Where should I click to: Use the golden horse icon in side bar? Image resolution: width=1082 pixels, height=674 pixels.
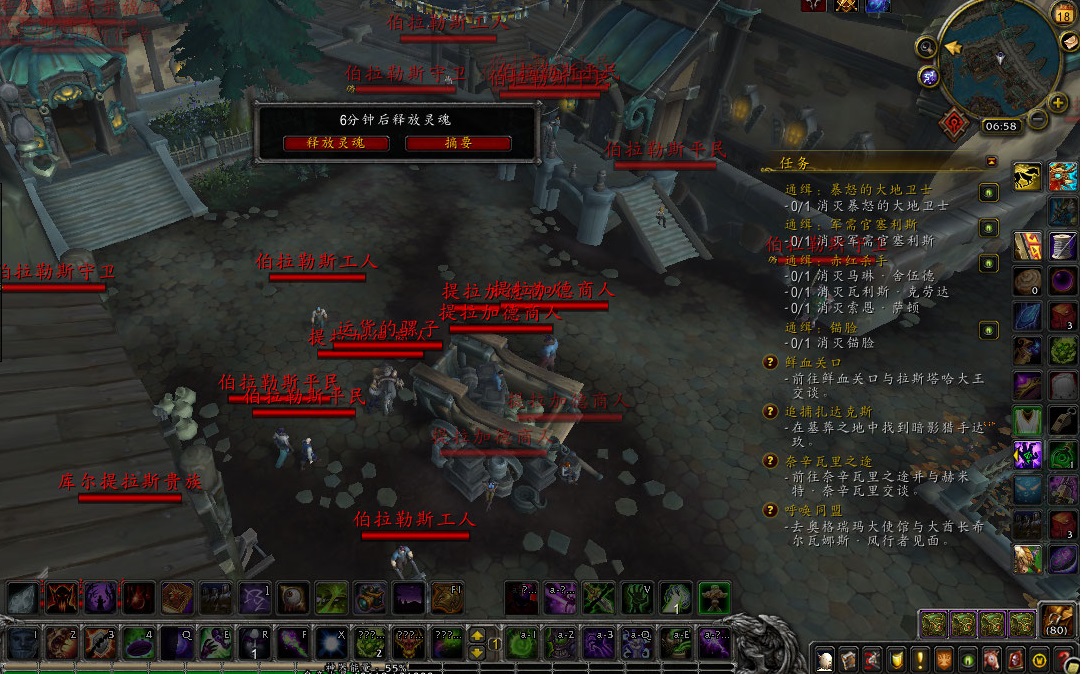[x=1027, y=177]
